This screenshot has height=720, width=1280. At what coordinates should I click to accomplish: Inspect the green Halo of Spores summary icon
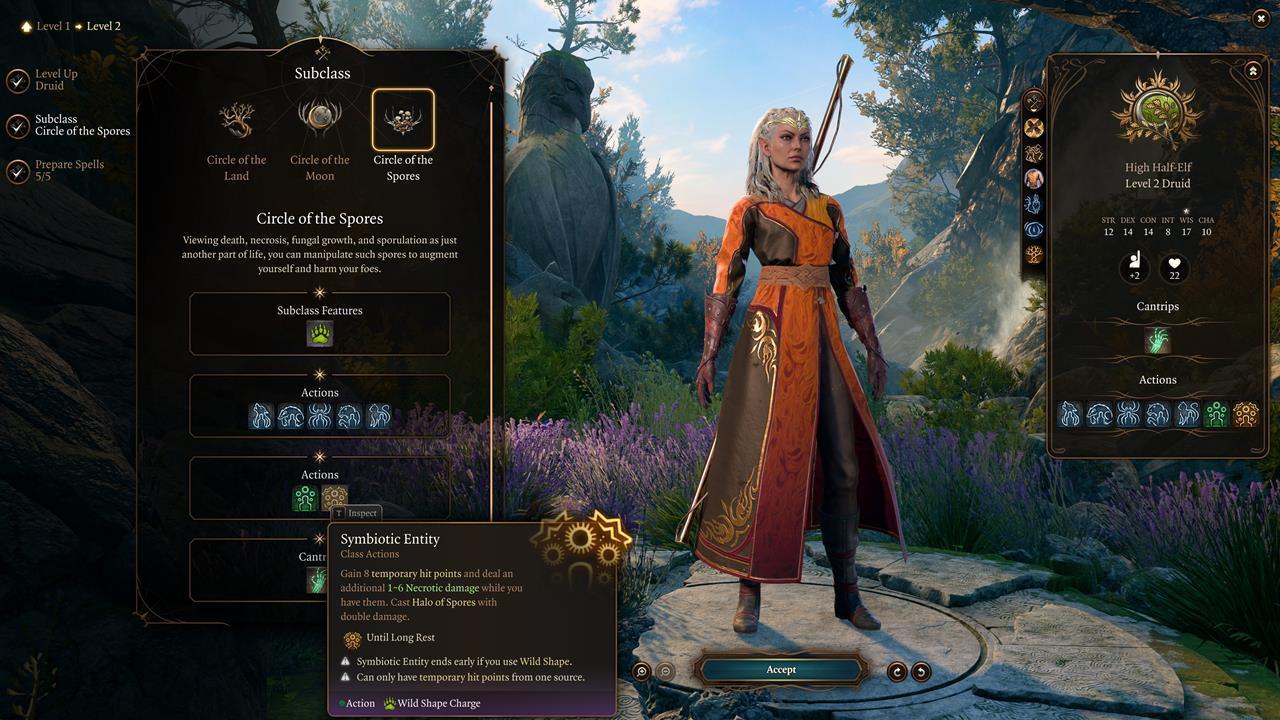click(1216, 414)
